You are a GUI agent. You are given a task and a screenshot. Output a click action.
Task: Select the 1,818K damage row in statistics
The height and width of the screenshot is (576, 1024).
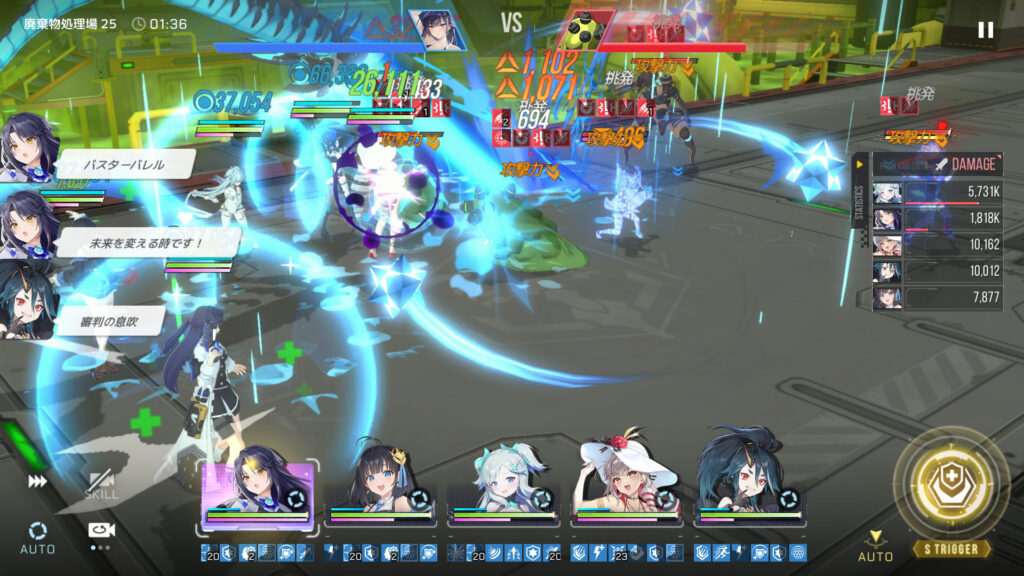coord(938,218)
